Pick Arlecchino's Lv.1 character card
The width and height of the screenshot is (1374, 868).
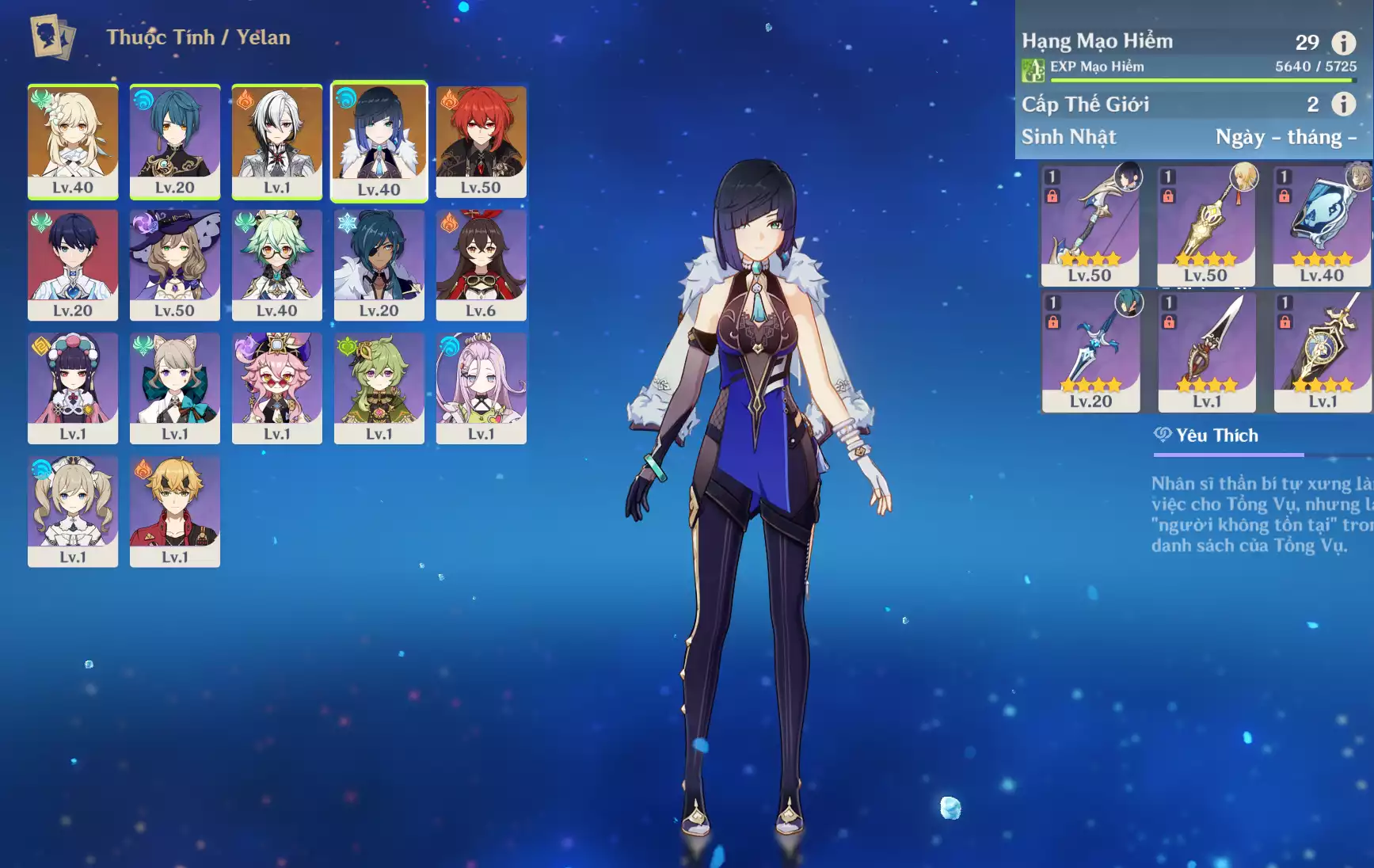276,141
